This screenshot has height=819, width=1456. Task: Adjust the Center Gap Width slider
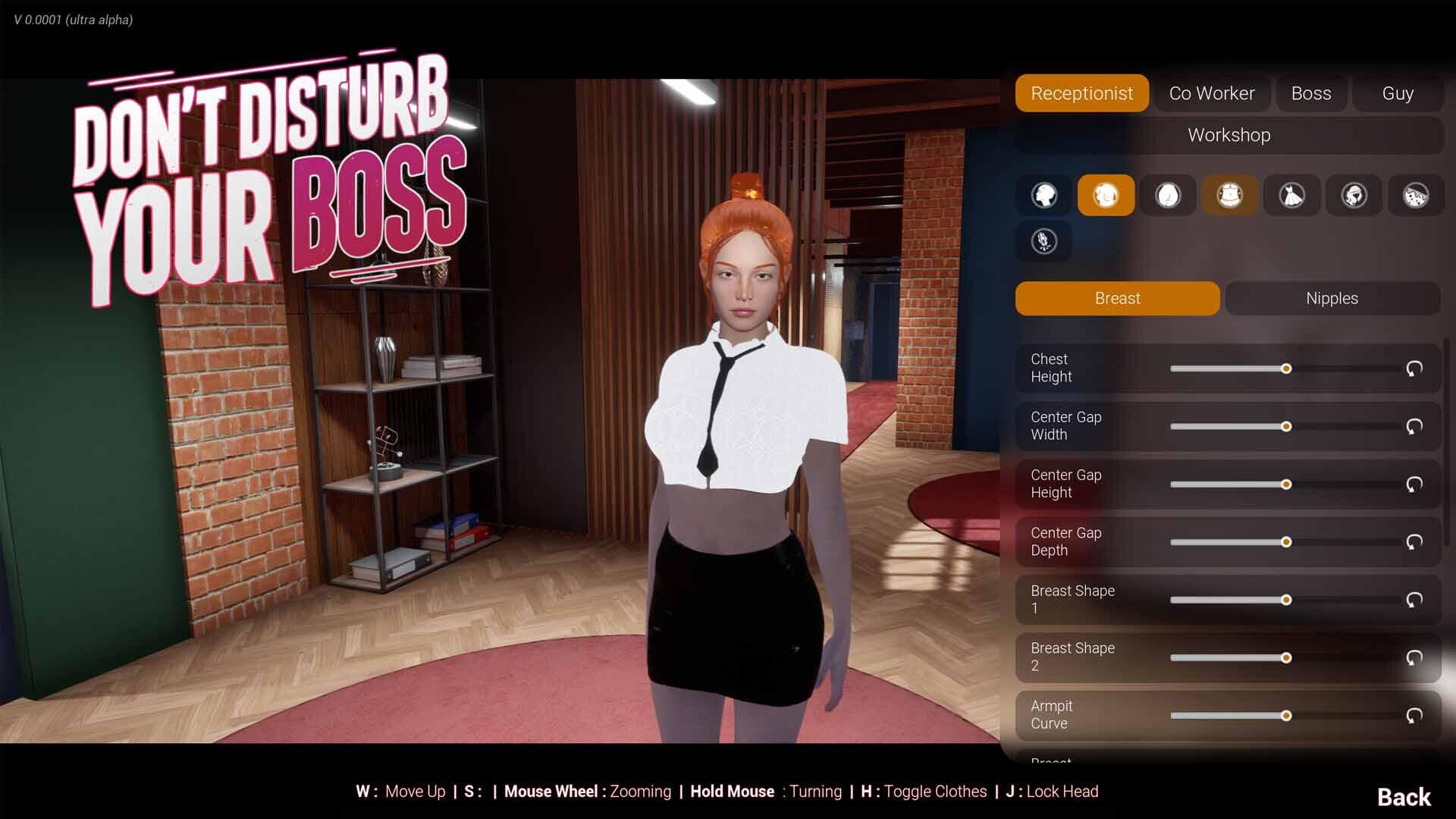(x=1285, y=426)
